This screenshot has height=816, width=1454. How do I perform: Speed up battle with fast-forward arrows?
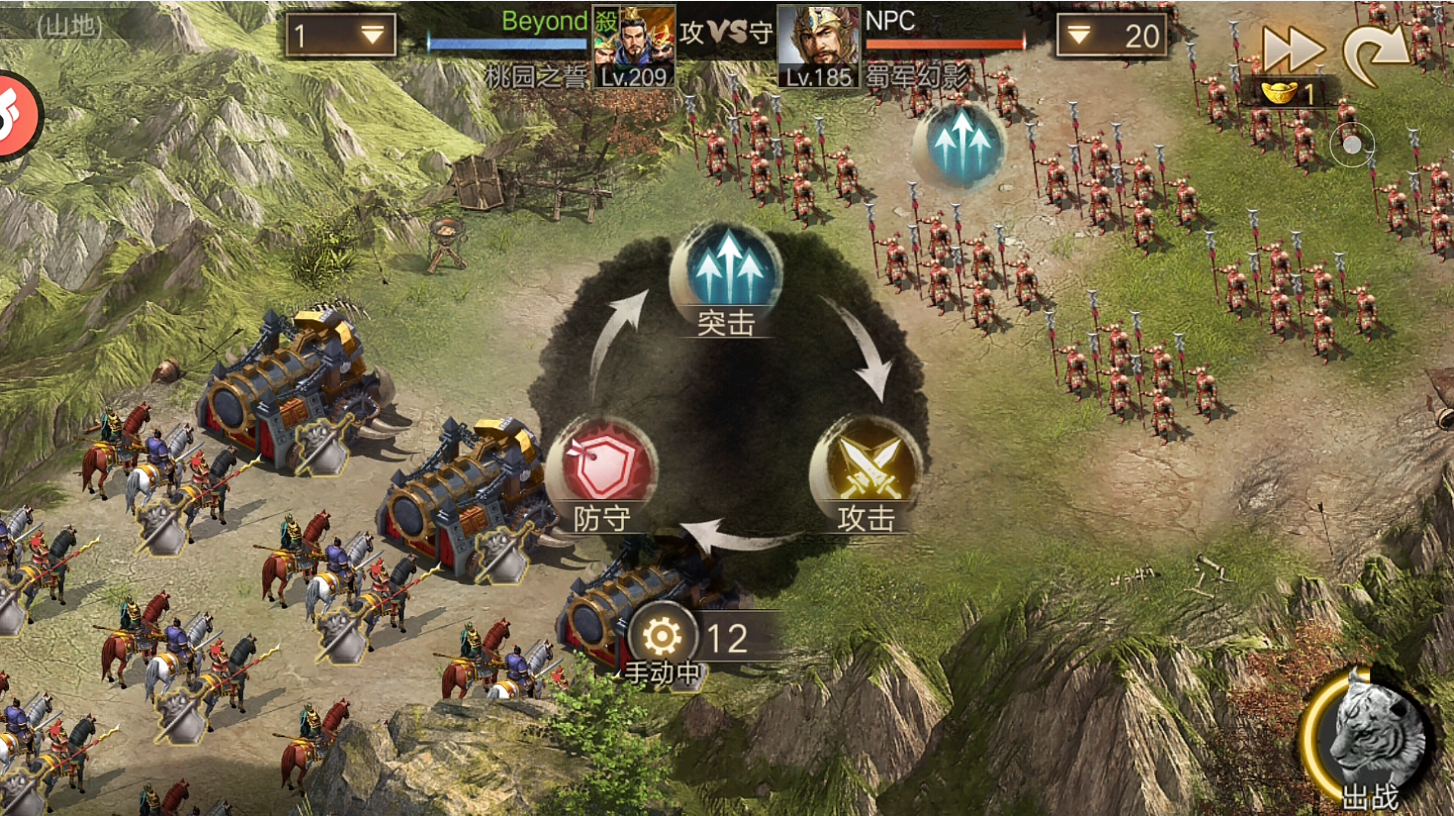[1292, 47]
